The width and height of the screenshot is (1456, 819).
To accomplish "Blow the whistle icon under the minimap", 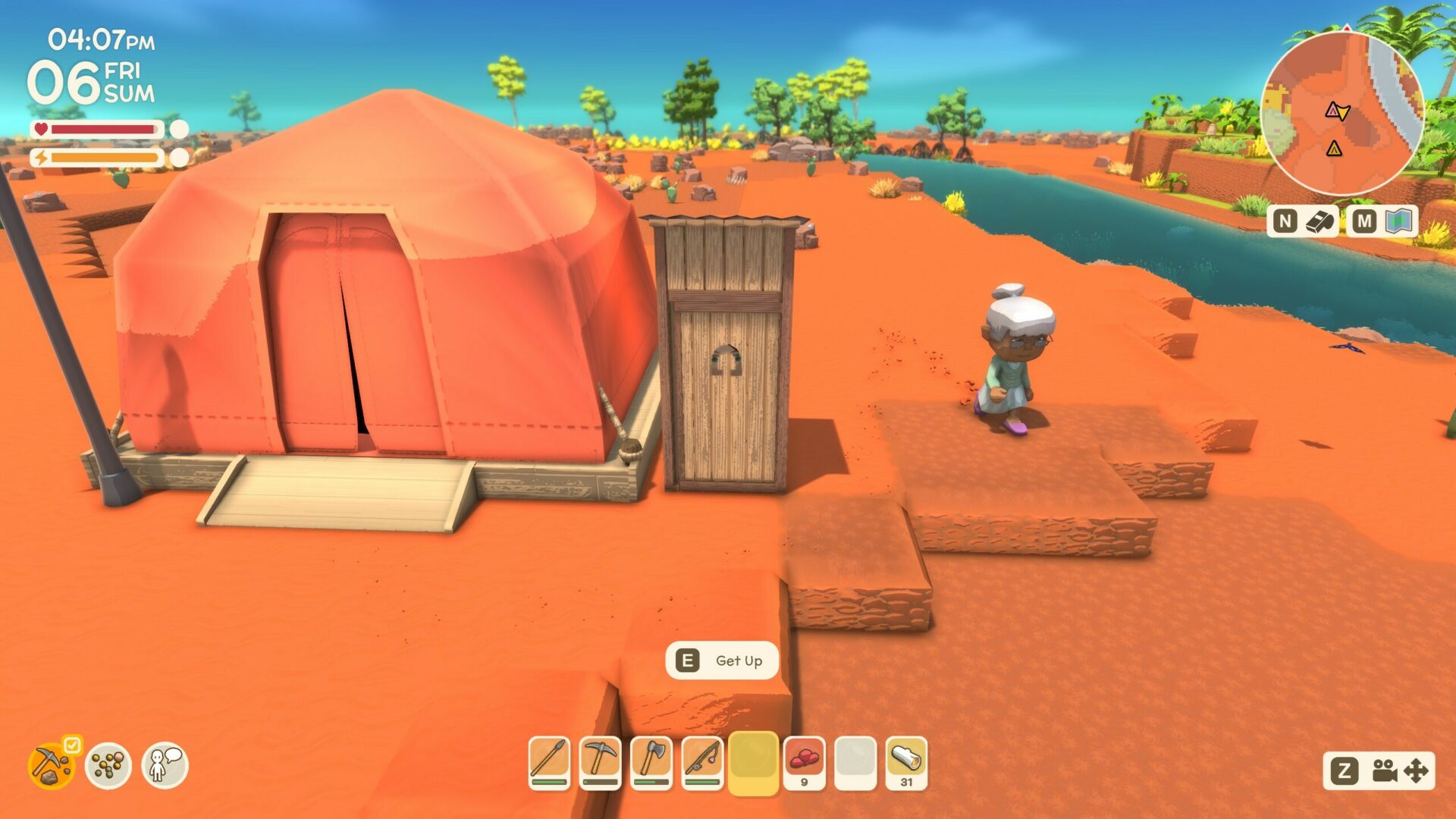I will coord(1320,221).
